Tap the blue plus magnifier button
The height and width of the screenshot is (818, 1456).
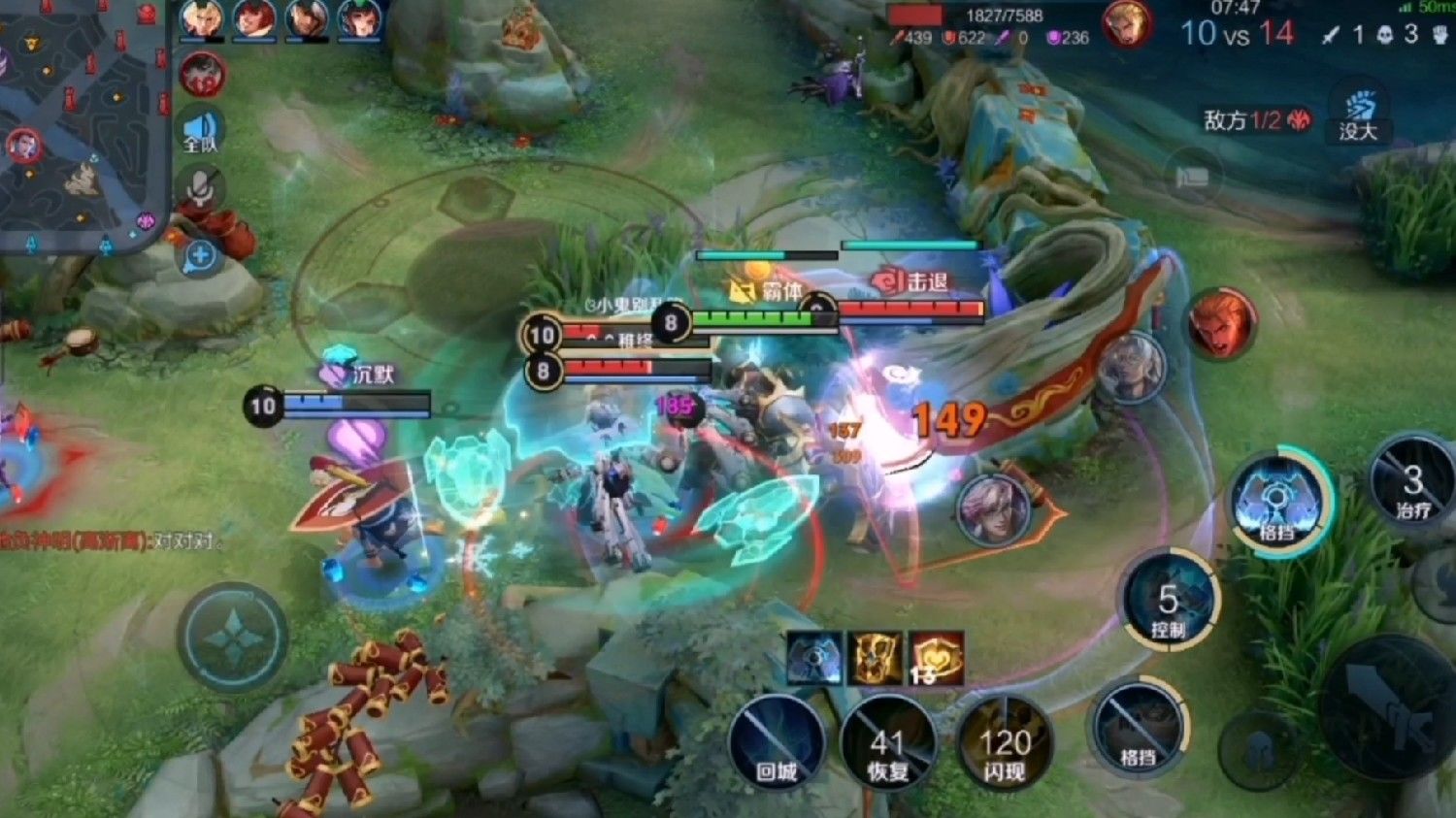pos(200,256)
